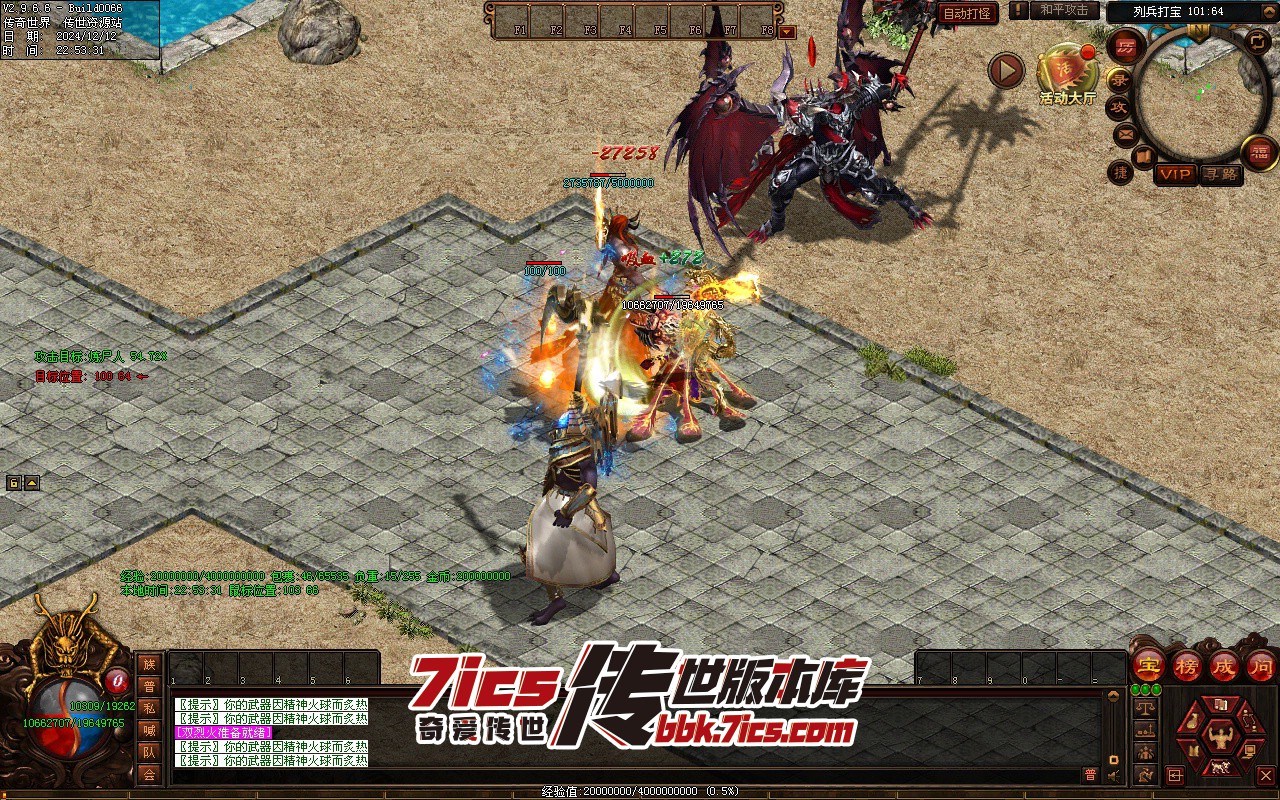
Task: Switch chat to the 私 private channel
Action: pos(149,708)
